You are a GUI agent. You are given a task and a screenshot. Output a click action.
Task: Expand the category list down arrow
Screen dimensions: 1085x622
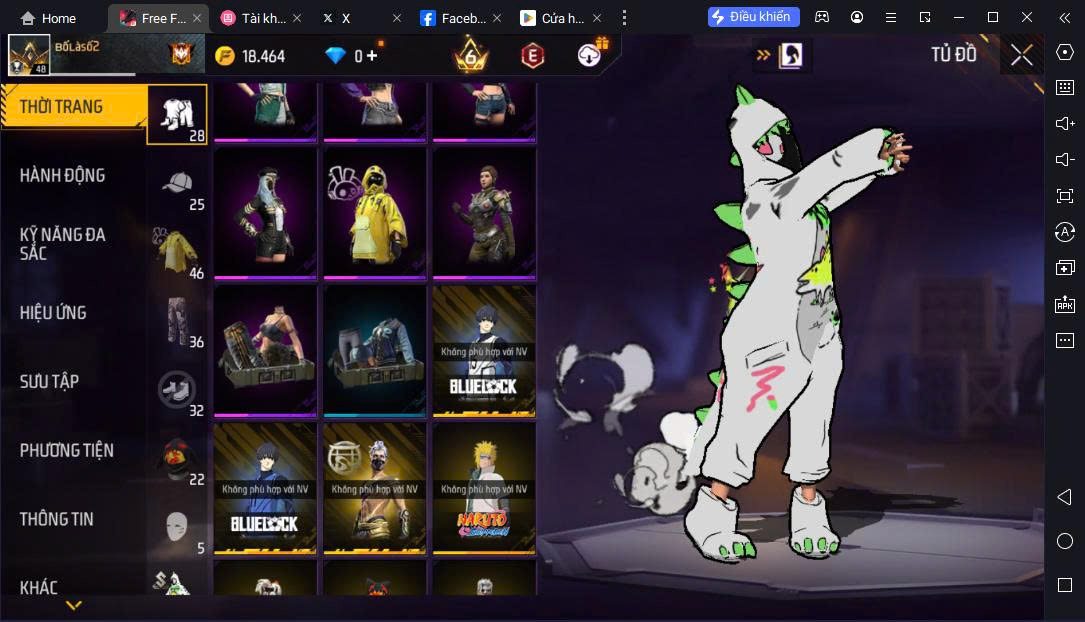tap(73, 606)
